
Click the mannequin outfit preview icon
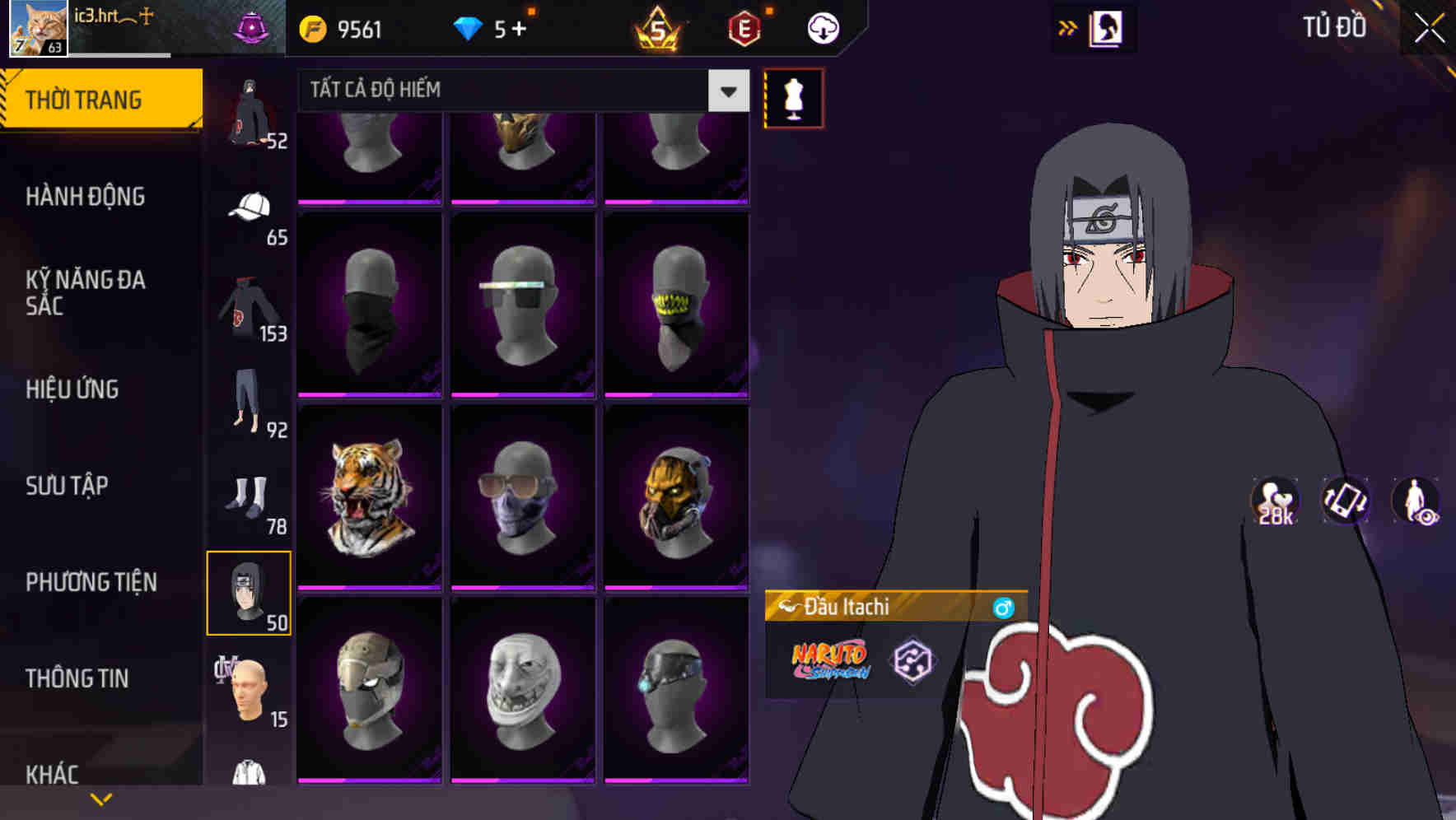pos(794,98)
